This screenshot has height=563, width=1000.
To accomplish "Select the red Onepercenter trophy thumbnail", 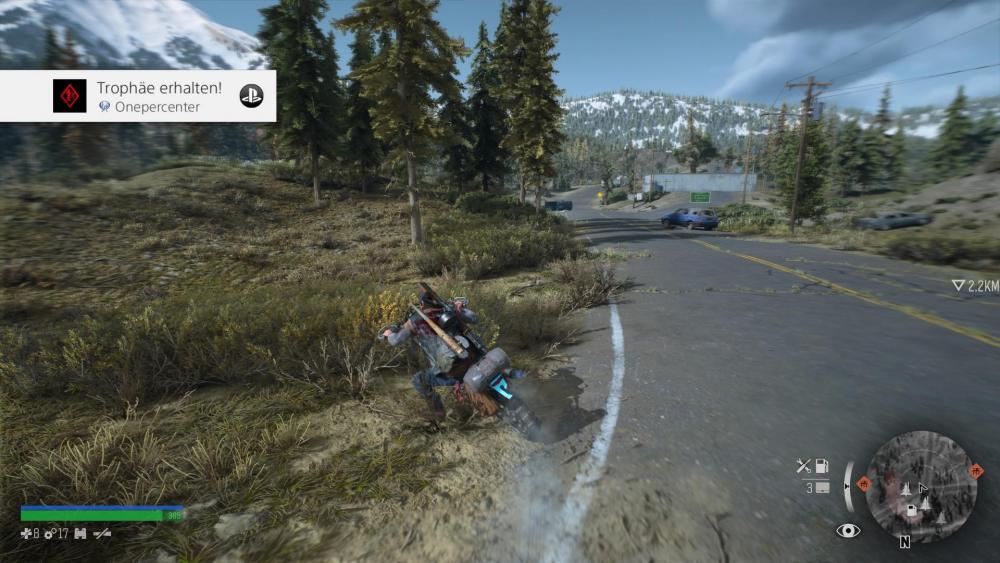I will (x=69, y=96).
